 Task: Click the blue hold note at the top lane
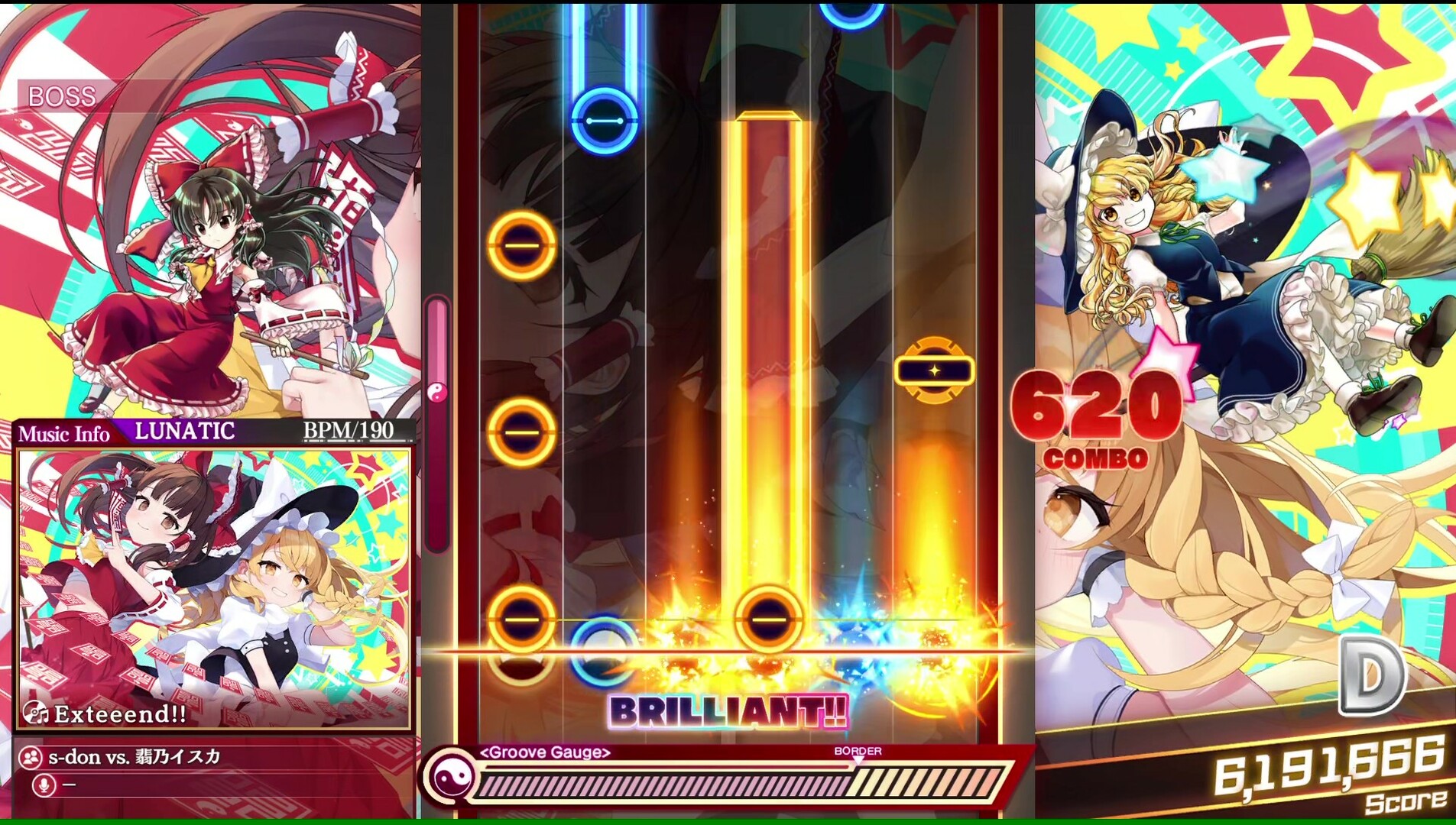604,118
